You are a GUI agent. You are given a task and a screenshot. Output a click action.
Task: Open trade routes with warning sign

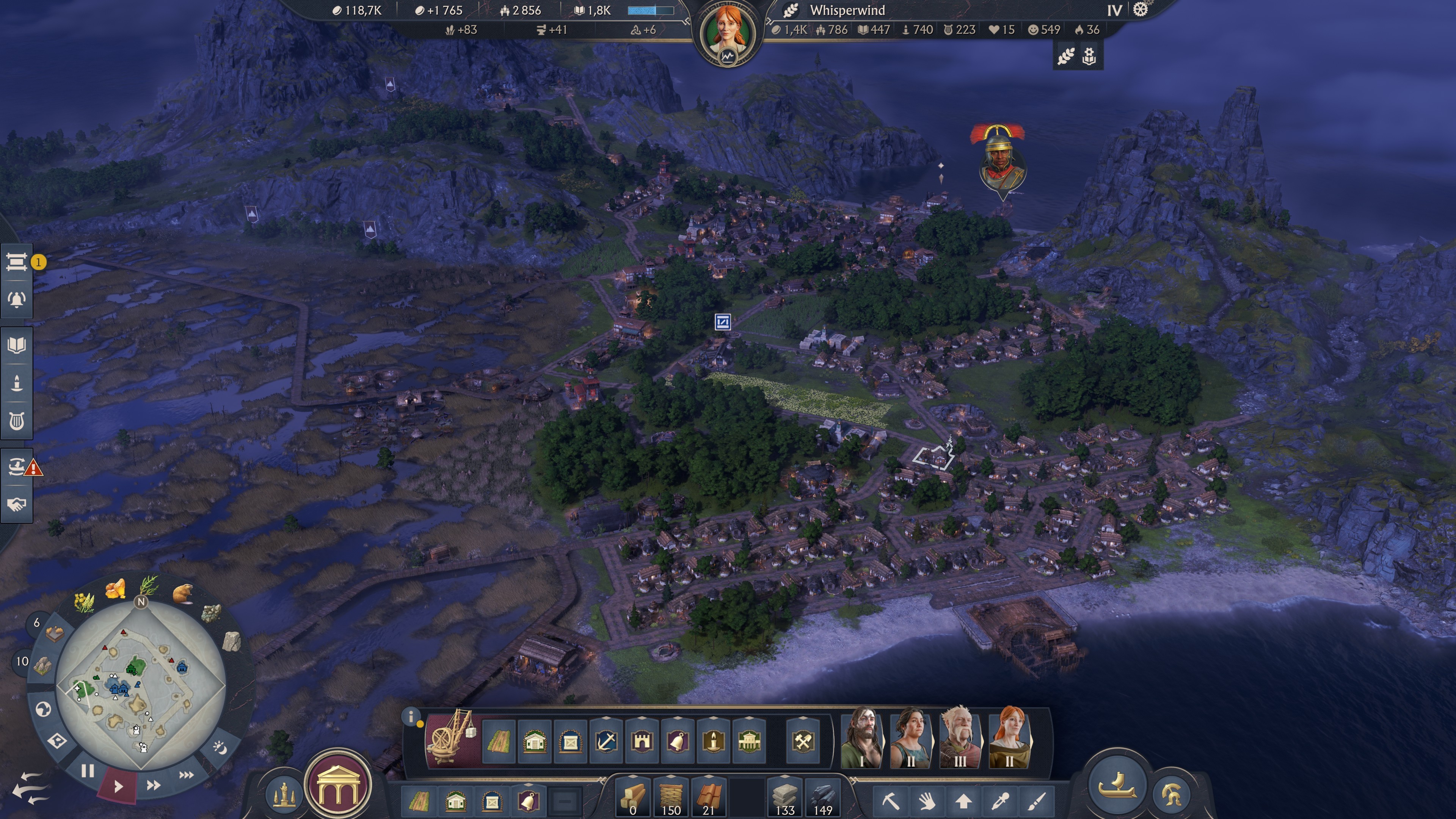[16, 467]
